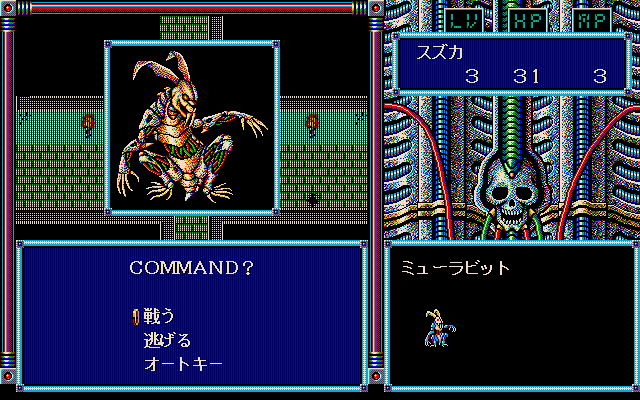Choose 逃げる (Run away) command
This screenshot has height=400, width=640.
pos(167,340)
